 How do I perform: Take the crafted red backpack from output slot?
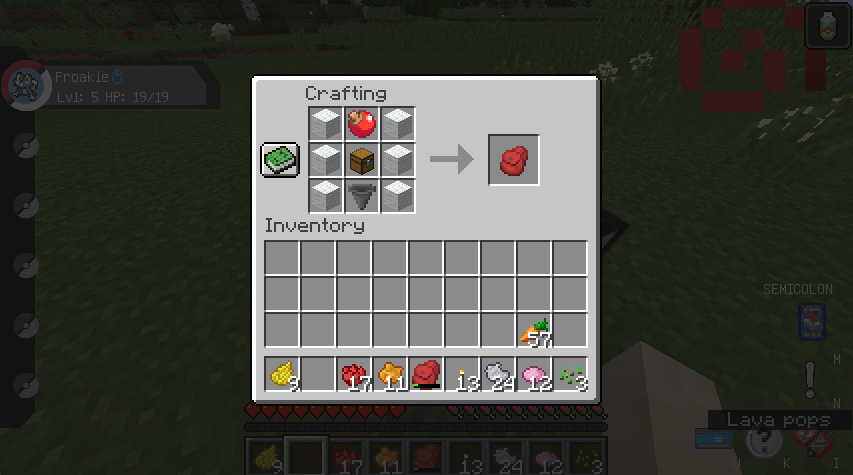coord(514,160)
